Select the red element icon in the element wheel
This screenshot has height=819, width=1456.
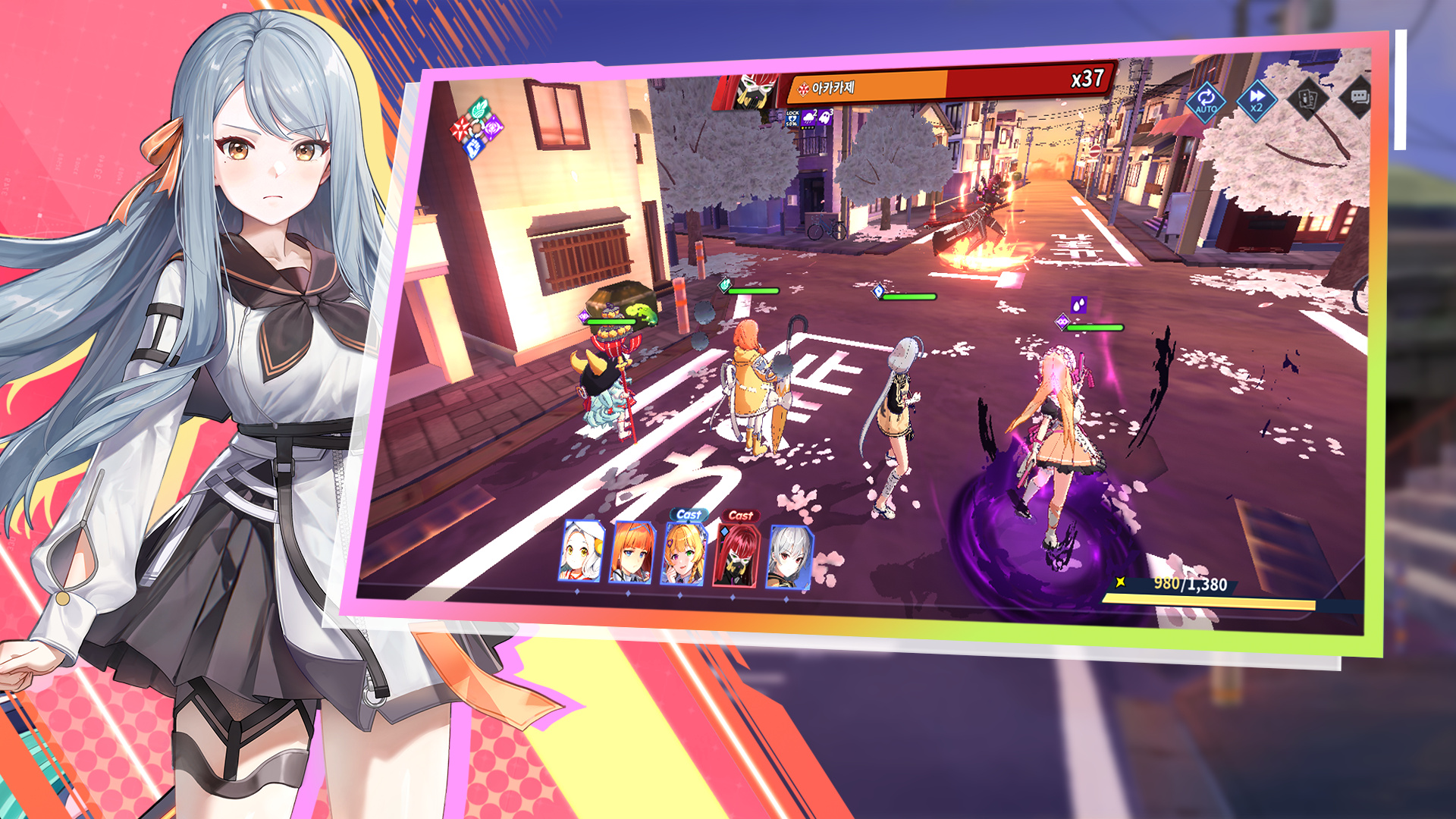(461, 127)
